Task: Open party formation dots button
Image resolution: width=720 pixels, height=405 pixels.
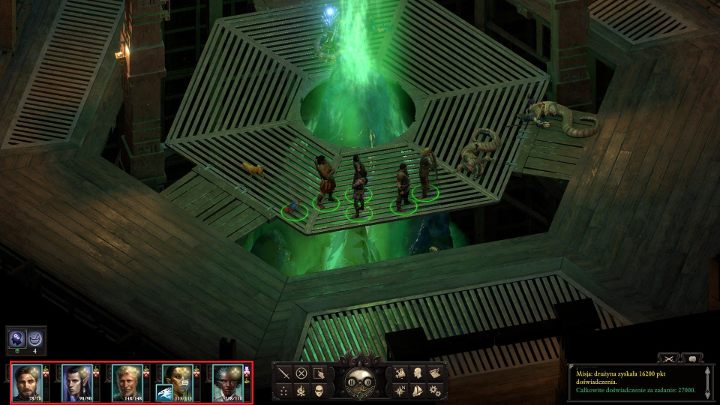Action: (x=283, y=389)
